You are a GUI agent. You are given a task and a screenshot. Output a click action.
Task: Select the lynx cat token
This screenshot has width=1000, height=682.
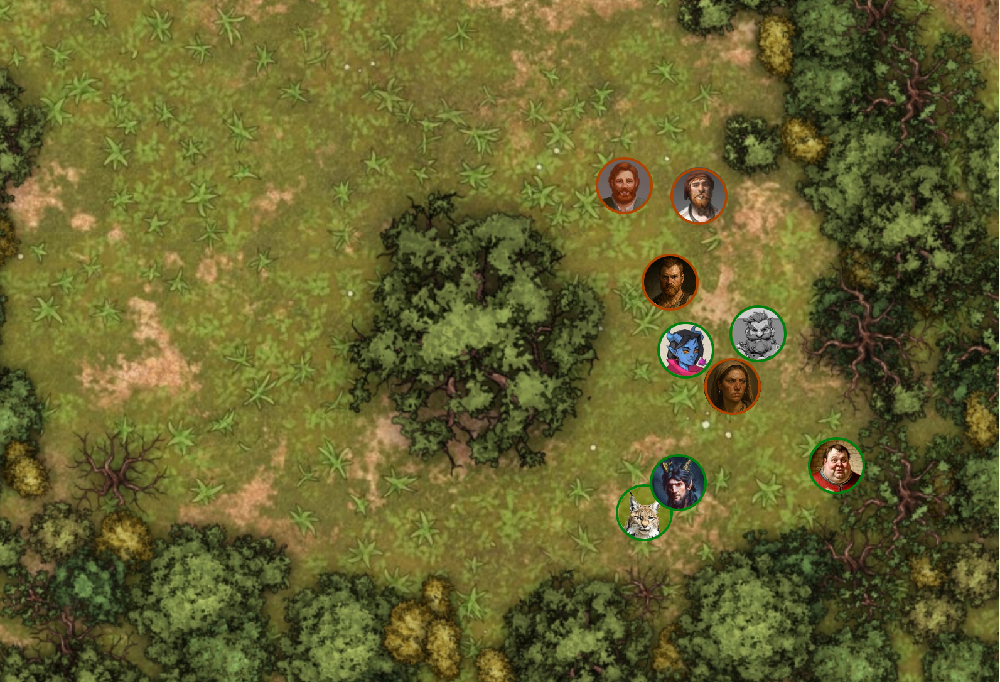click(642, 513)
